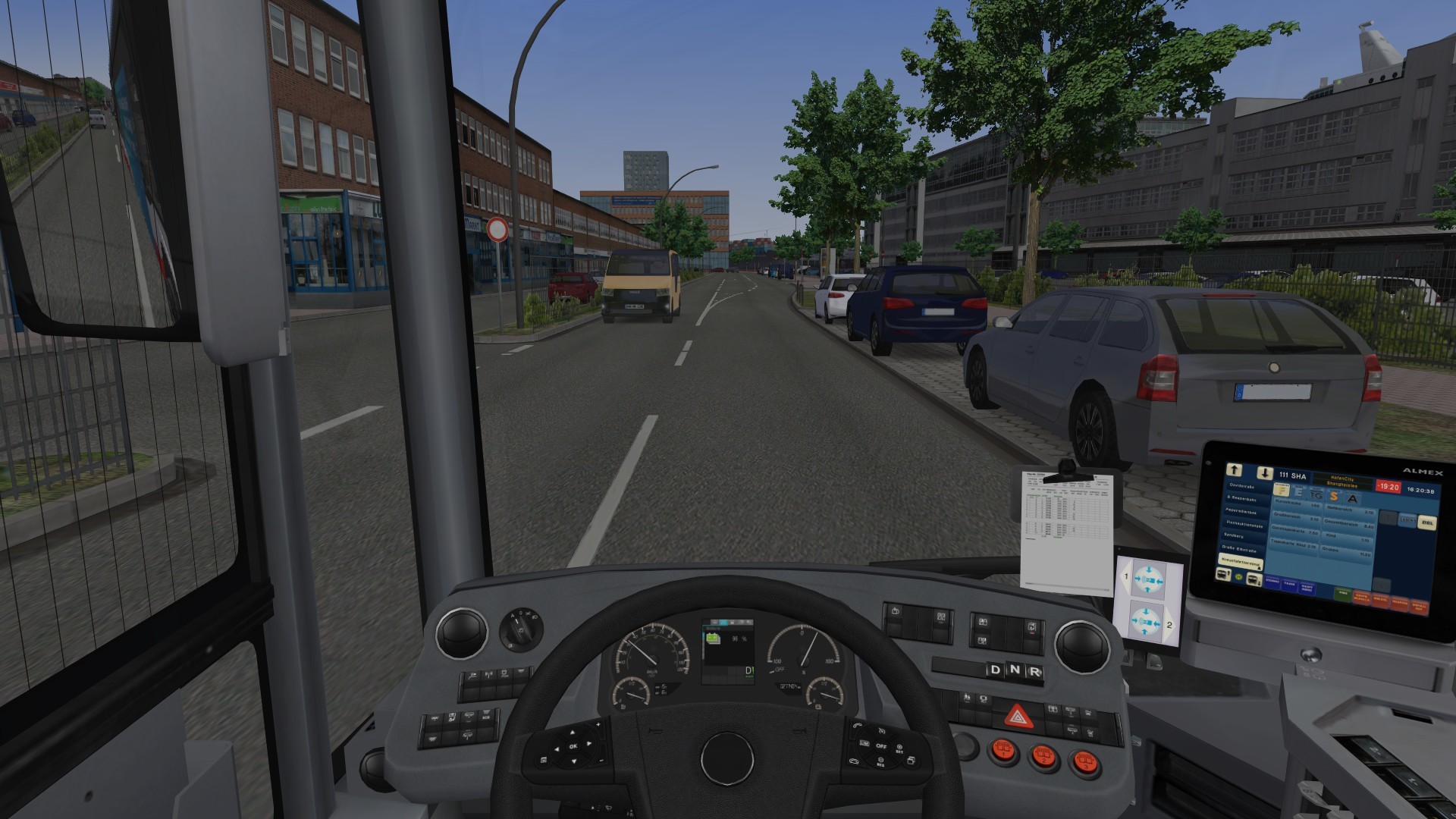Open the HAUPTMENÜ on the ticket terminal
This screenshot has width=1456, height=819.
tap(1307, 589)
